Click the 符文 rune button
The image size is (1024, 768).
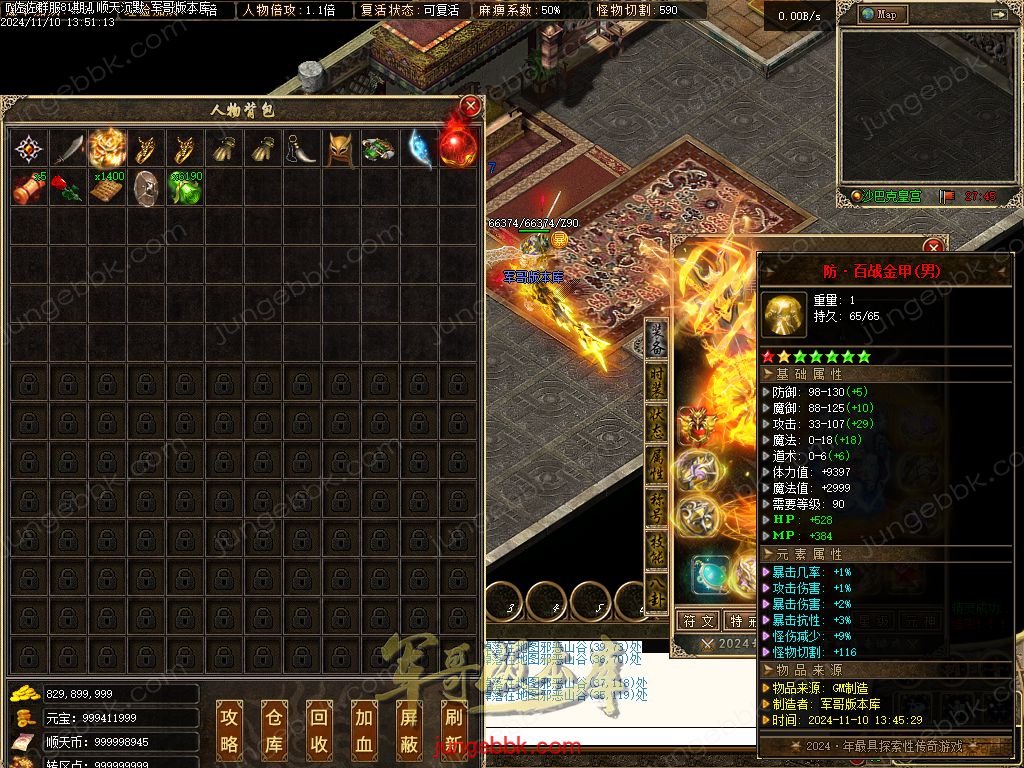tap(699, 621)
